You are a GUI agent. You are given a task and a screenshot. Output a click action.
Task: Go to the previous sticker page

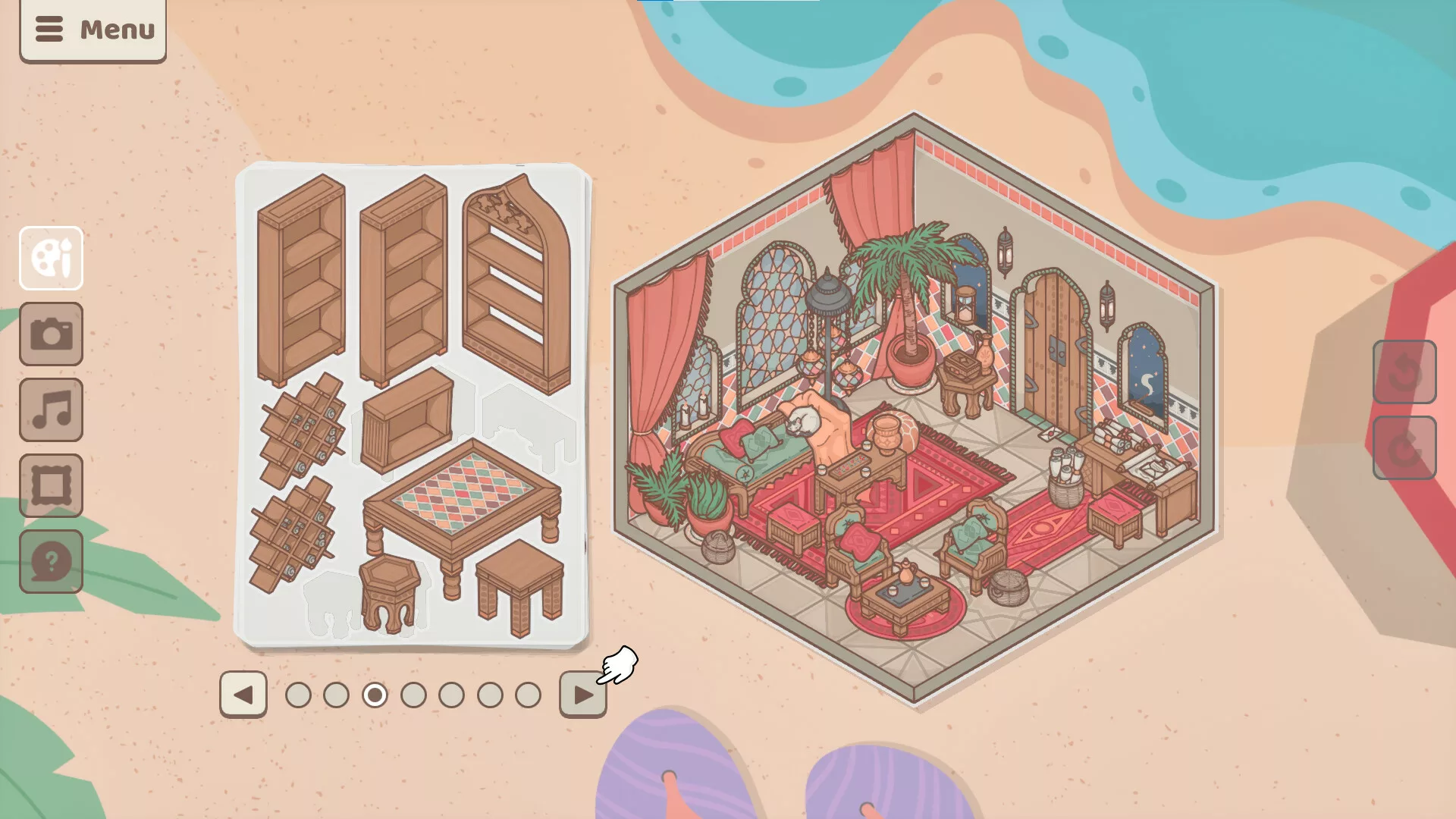(x=243, y=694)
